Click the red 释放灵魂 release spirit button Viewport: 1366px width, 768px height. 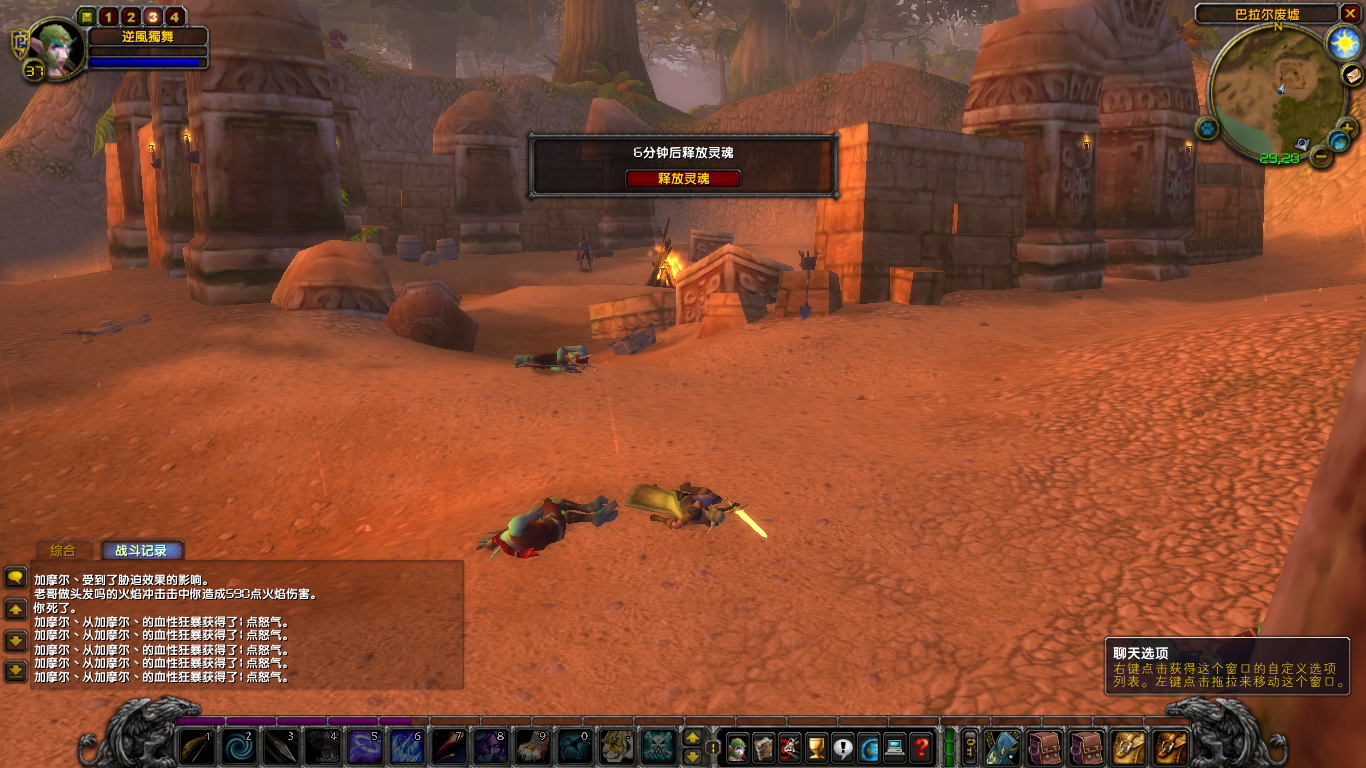point(683,178)
